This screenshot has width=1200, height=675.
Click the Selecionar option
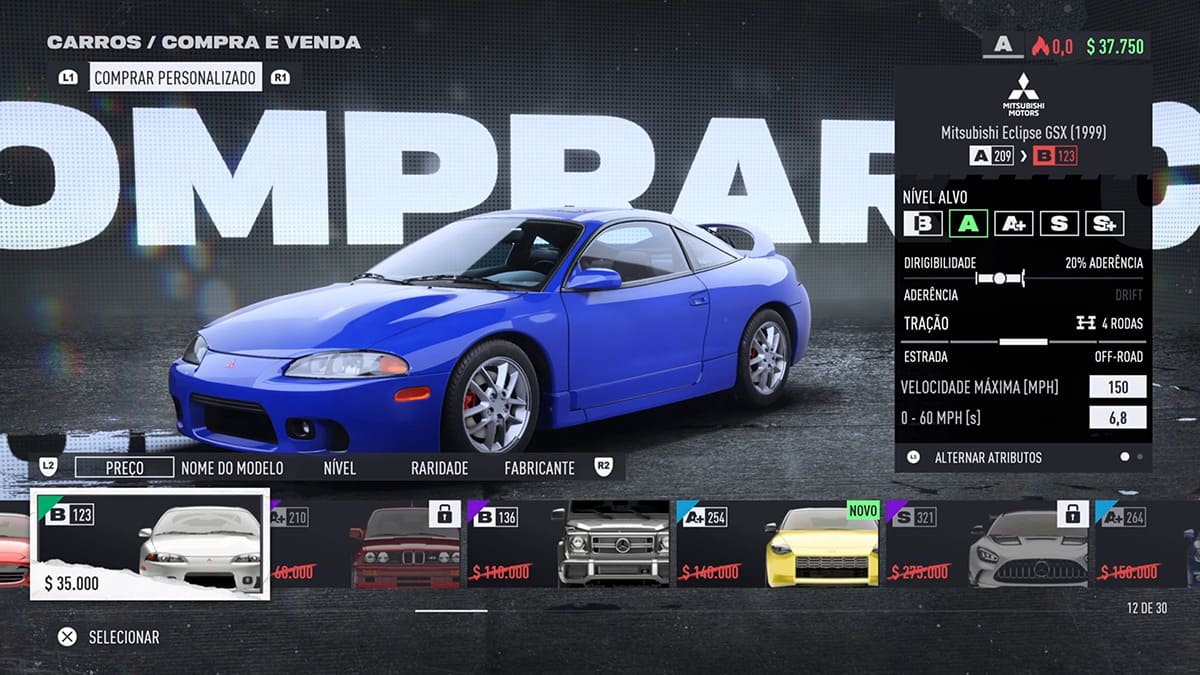point(110,636)
